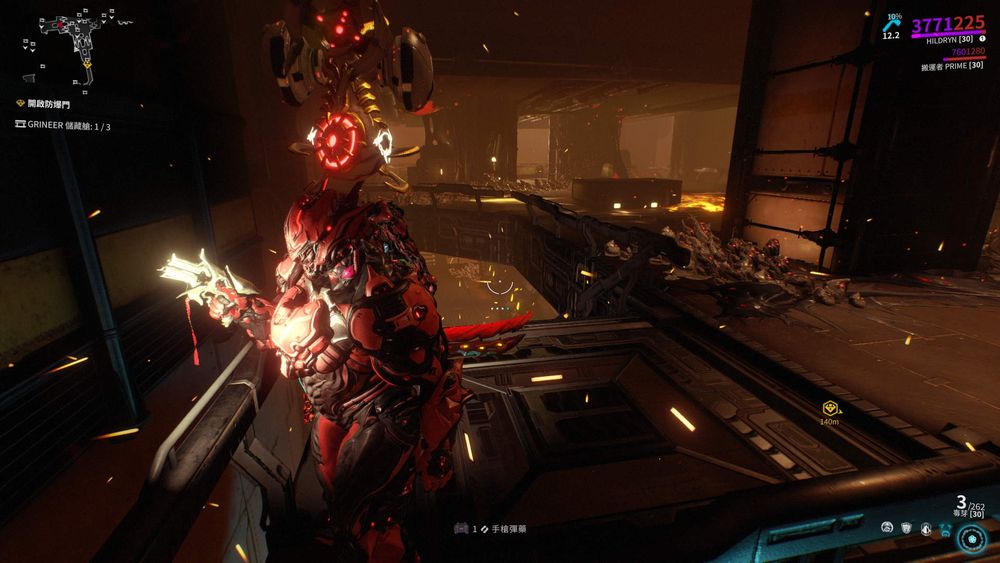Click the large circular gear wheel icon
Screen dimensions: 1000x563
[972, 538]
